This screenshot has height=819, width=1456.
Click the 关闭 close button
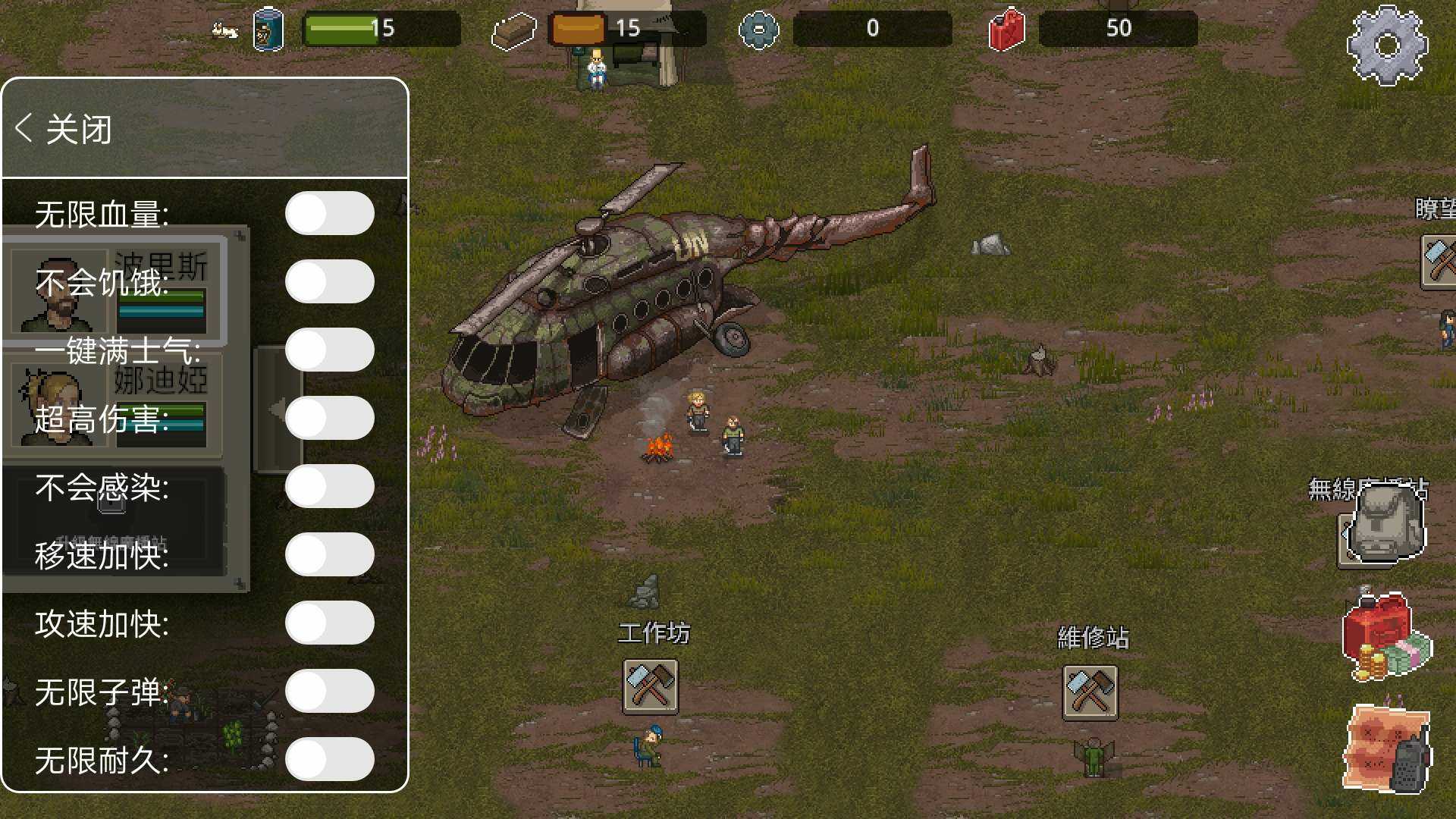click(x=78, y=129)
